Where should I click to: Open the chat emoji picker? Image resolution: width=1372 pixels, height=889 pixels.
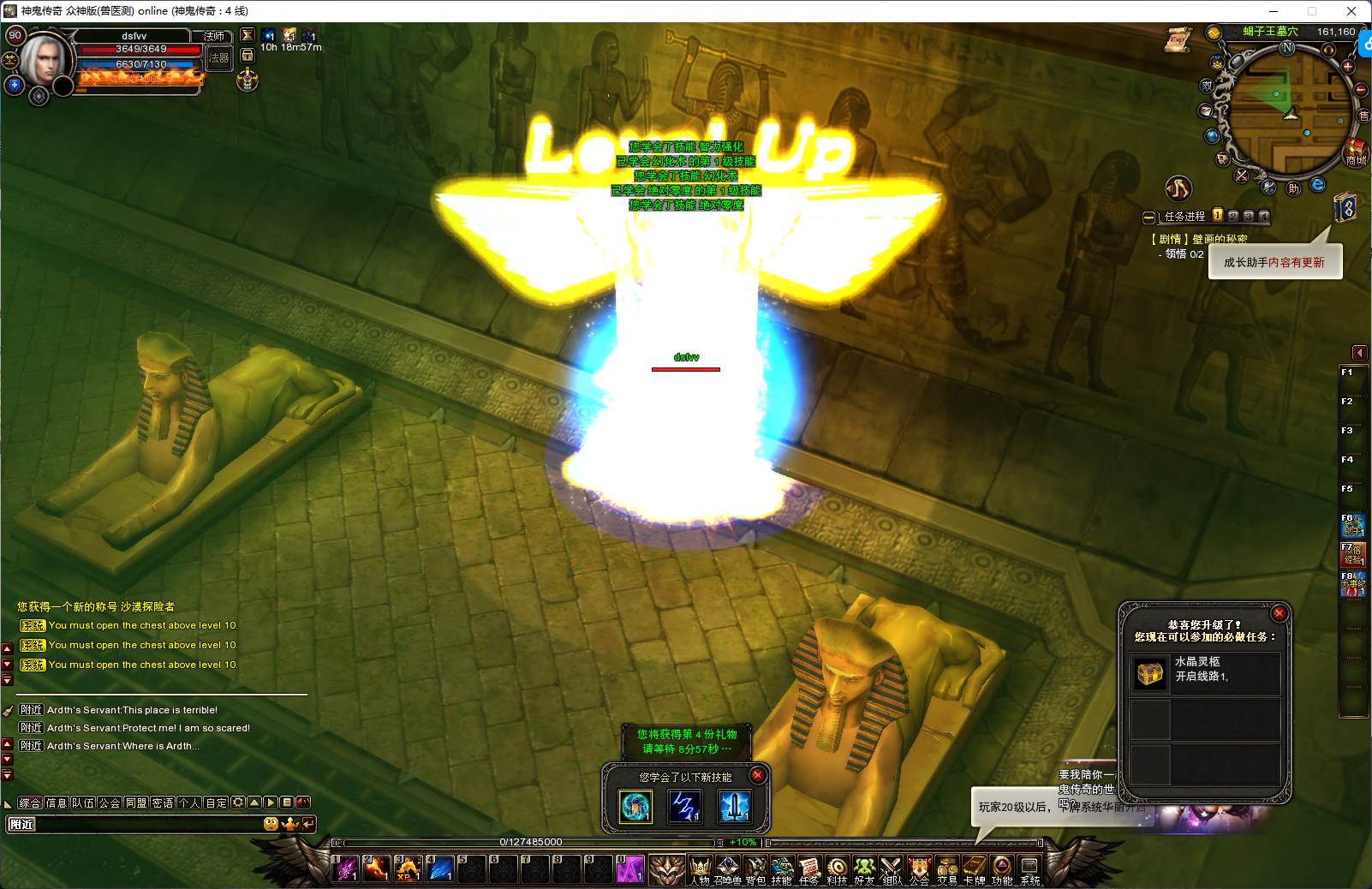point(271,824)
